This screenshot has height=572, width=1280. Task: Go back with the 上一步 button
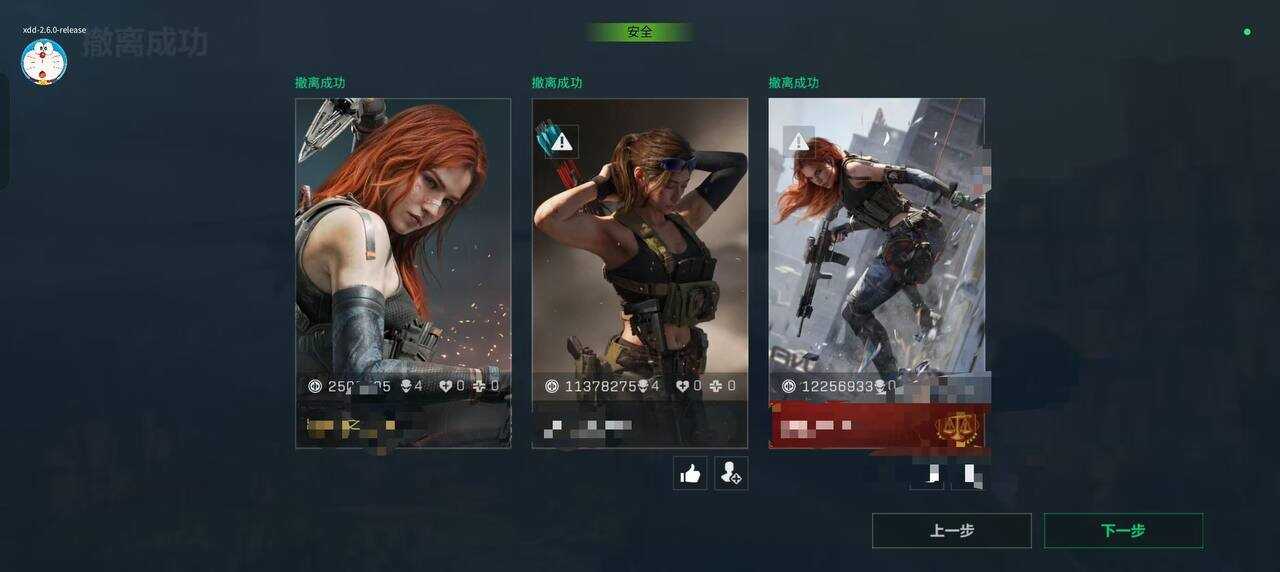[x=951, y=531]
